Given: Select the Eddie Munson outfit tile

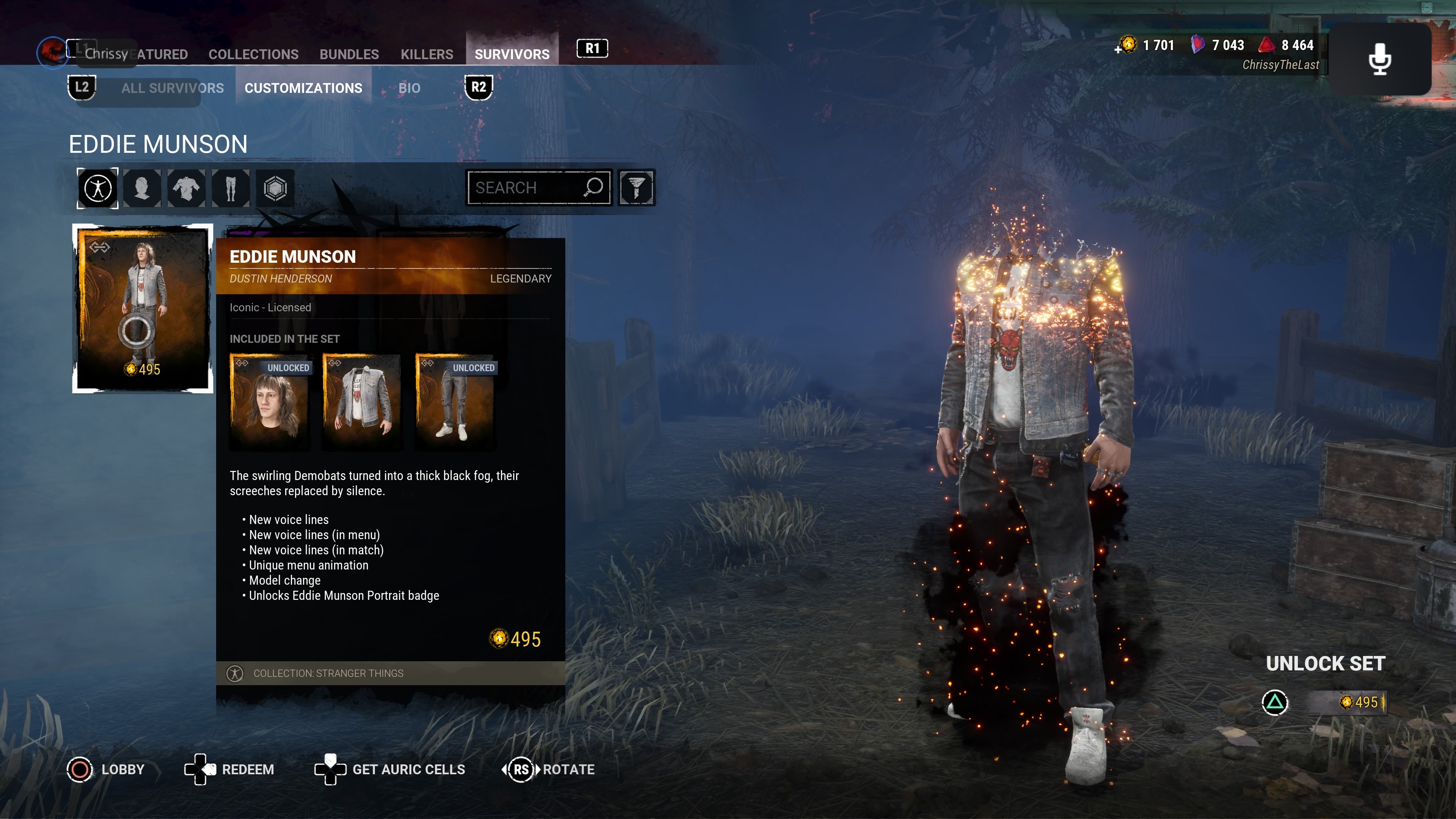Looking at the screenshot, I should click(143, 308).
